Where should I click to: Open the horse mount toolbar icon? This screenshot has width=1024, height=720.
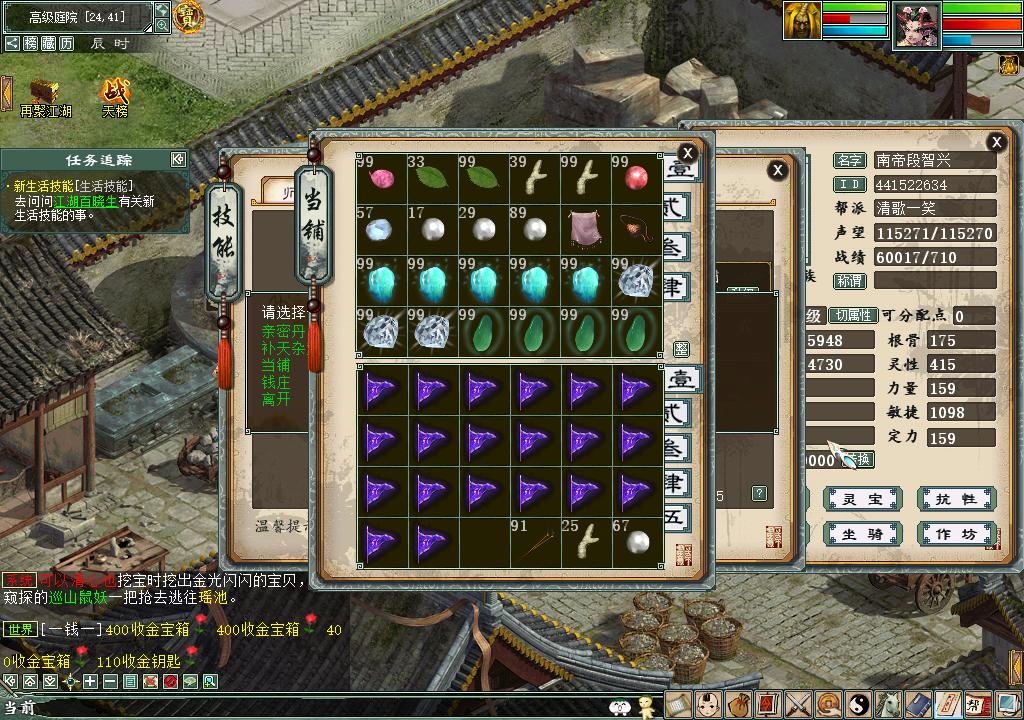[x=888, y=704]
